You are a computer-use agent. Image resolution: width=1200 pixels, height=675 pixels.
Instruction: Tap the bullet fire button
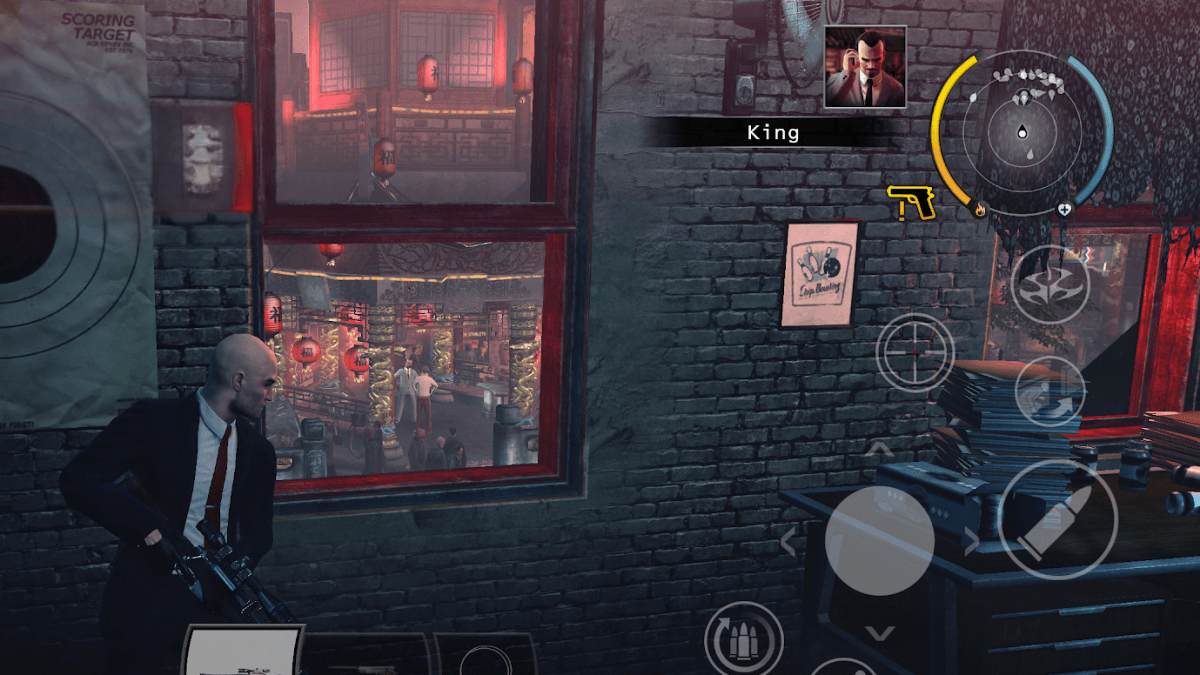coord(1057,519)
